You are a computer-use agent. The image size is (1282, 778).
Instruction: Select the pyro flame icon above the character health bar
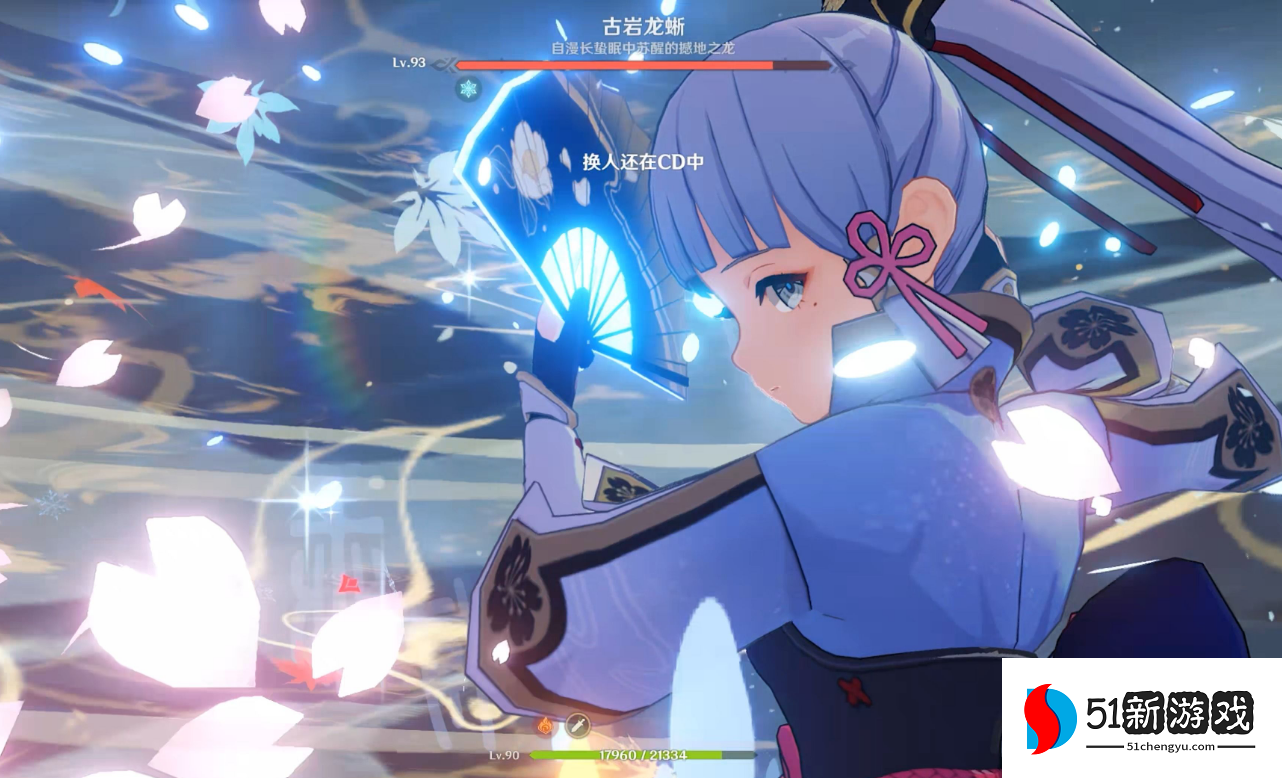(x=546, y=726)
